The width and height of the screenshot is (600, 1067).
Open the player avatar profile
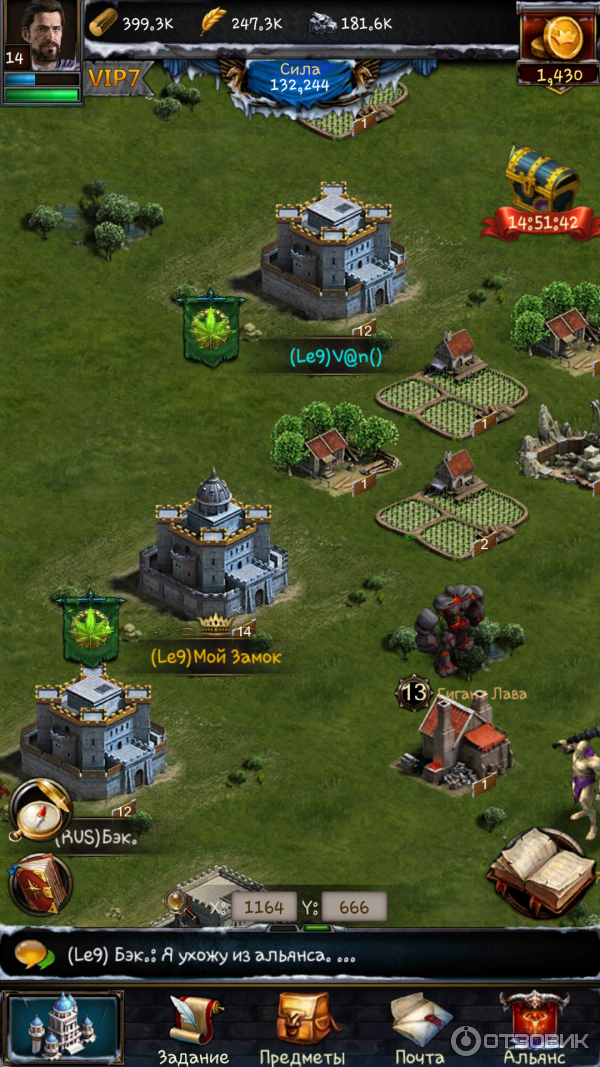[x=40, y=36]
